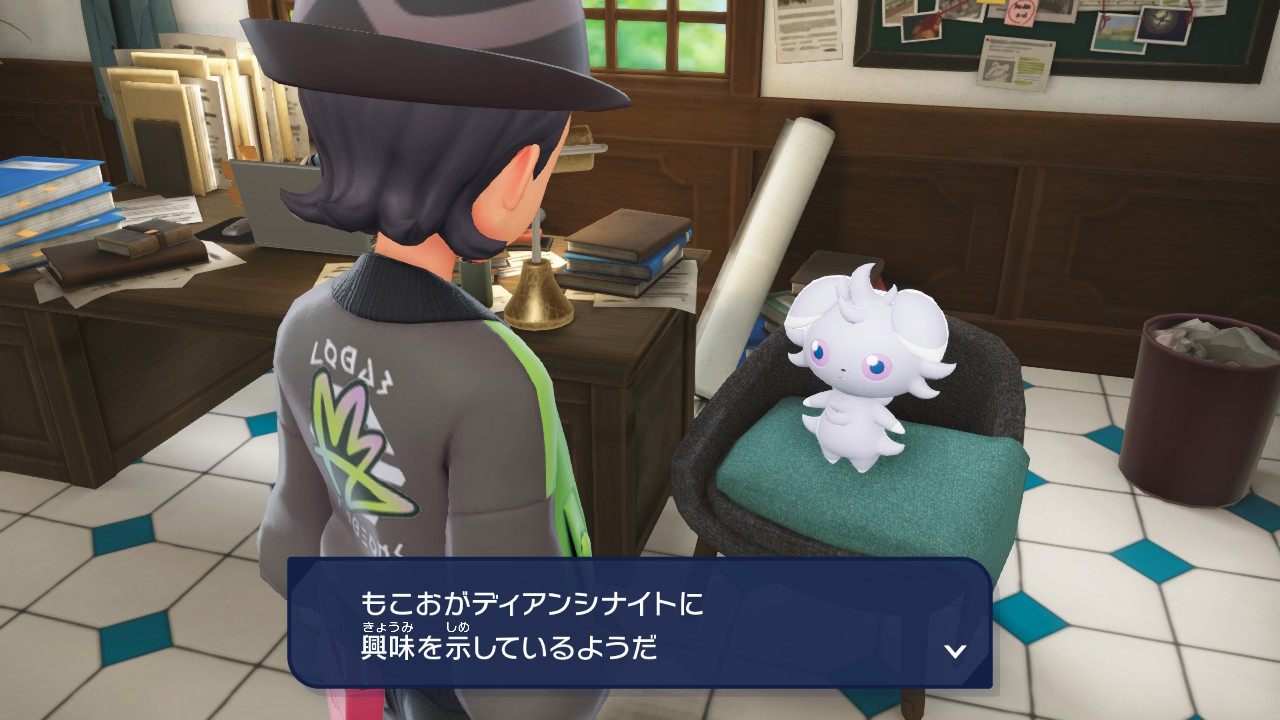The height and width of the screenshot is (720, 1280).
Task: Advance dialogue with the down arrow
Action: 955,651
